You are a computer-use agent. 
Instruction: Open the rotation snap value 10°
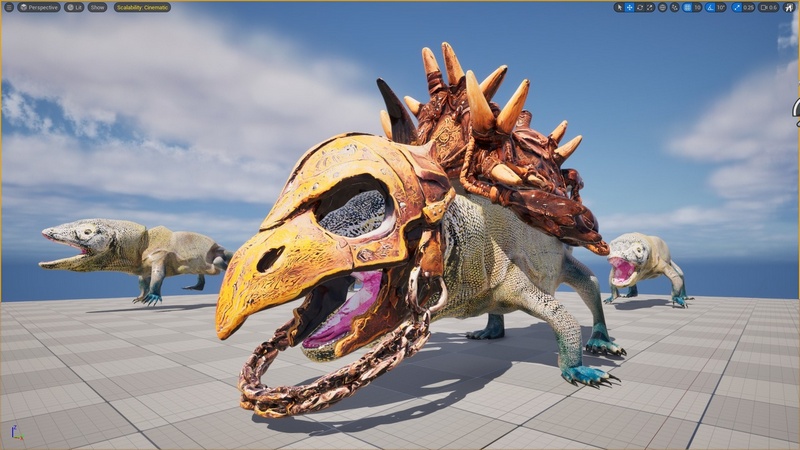(x=722, y=7)
